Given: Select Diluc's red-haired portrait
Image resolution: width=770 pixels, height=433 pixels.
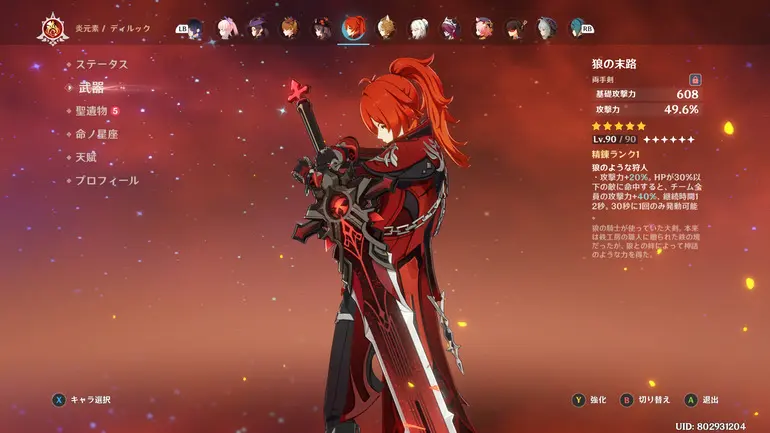Looking at the screenshot, I should pos(353,27).
